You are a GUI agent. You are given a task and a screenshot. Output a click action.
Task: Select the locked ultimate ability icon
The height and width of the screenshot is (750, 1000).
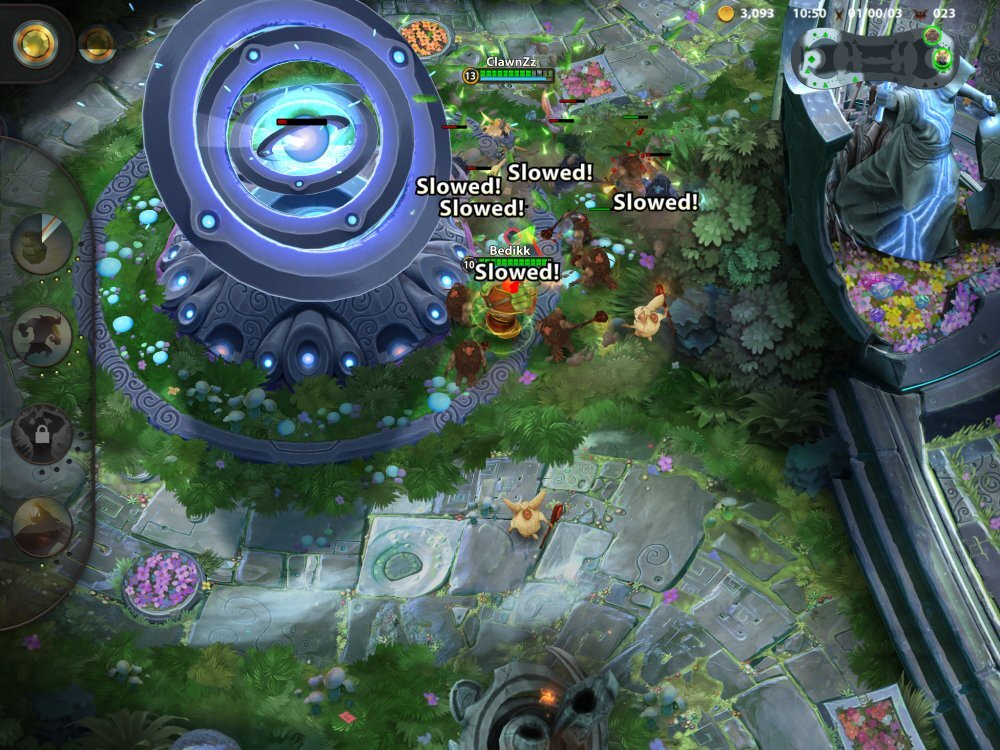42,434
